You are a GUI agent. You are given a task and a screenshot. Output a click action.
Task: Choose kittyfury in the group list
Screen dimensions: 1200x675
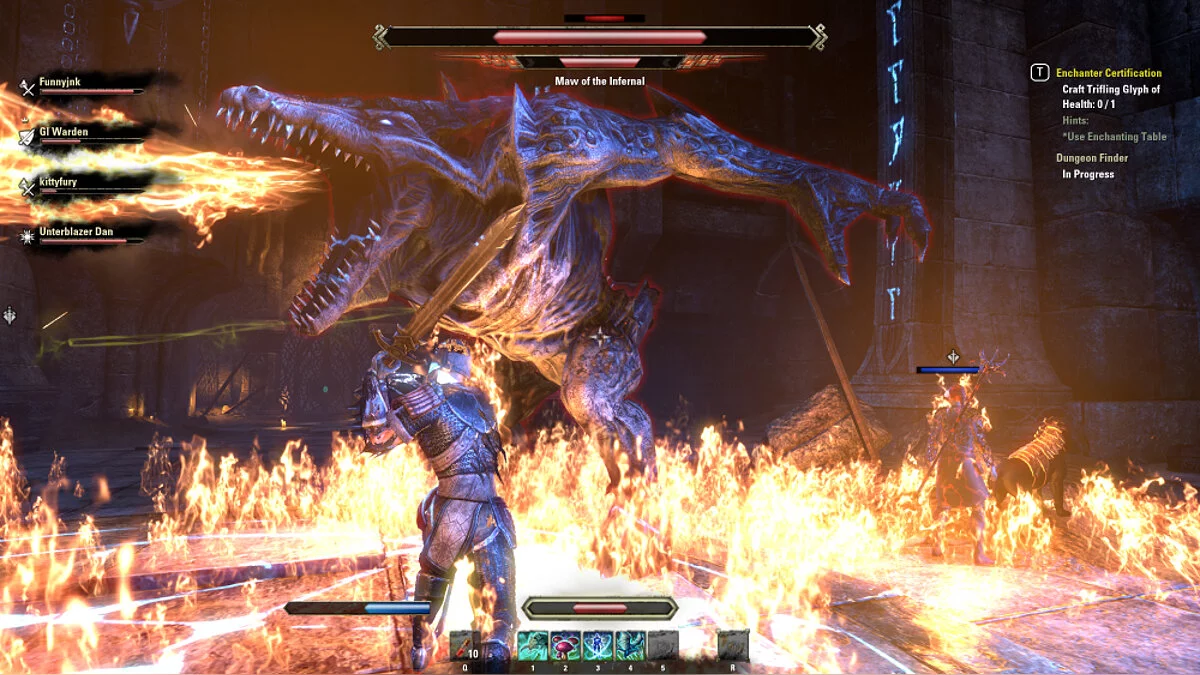[82, 185]
